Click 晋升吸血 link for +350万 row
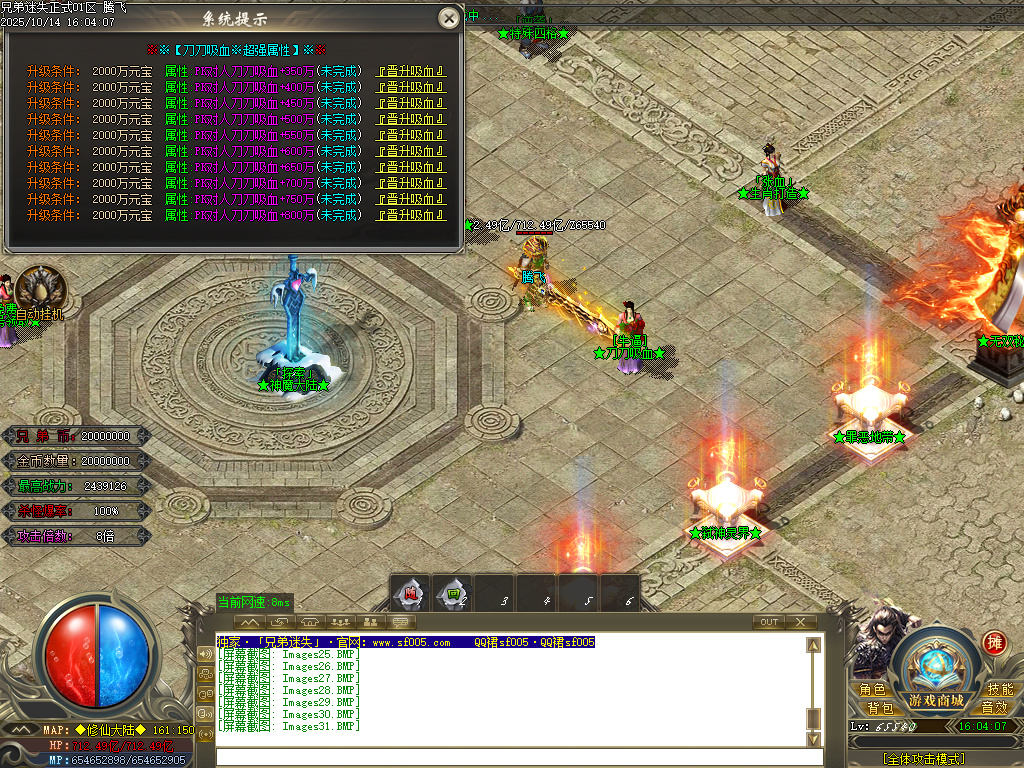Image resolution: width=1024 pixels, height=768 pixels. (410, 71)
